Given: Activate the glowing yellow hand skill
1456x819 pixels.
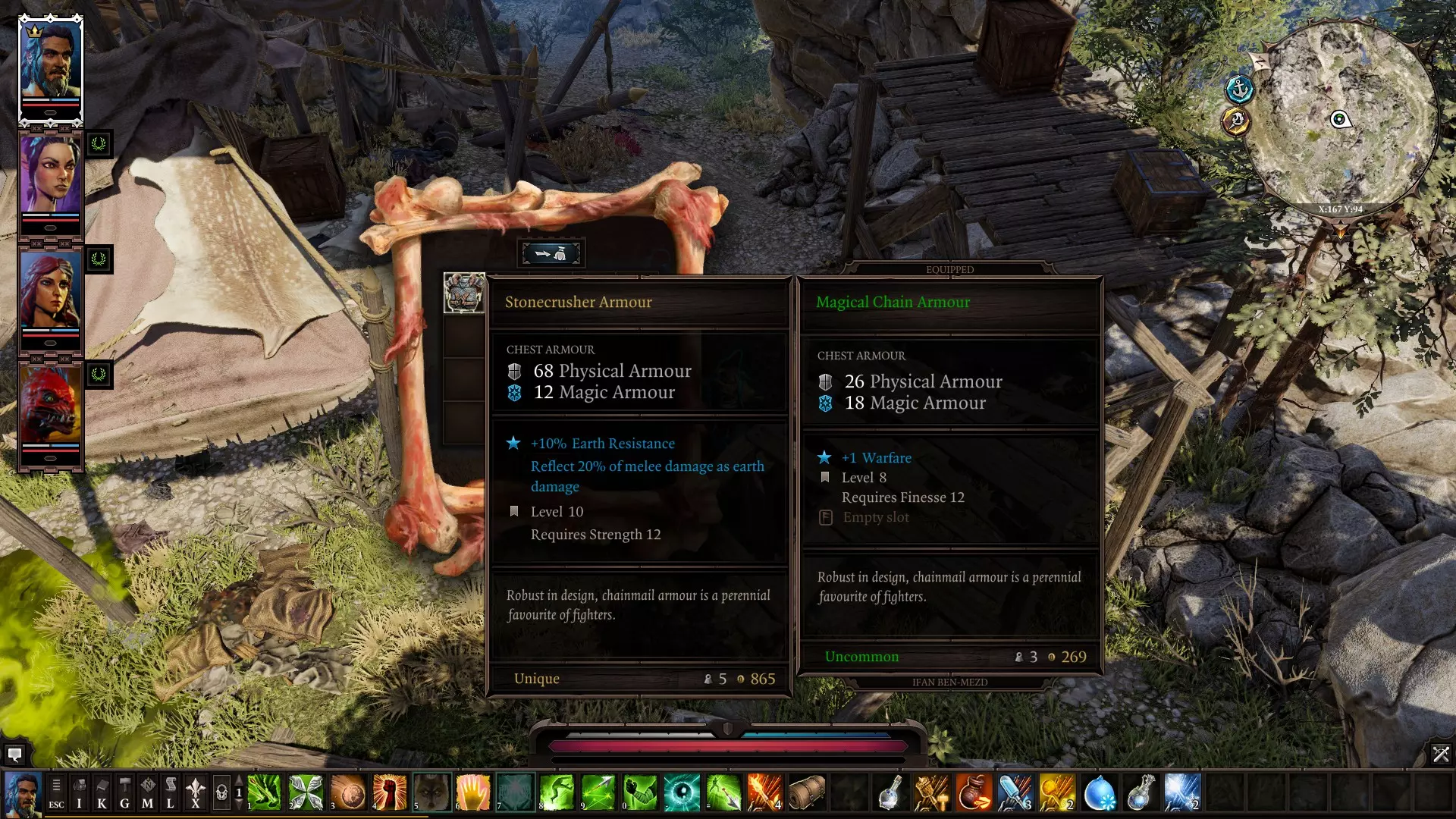Looking at the screenshot, I should (x=473, y=793).
